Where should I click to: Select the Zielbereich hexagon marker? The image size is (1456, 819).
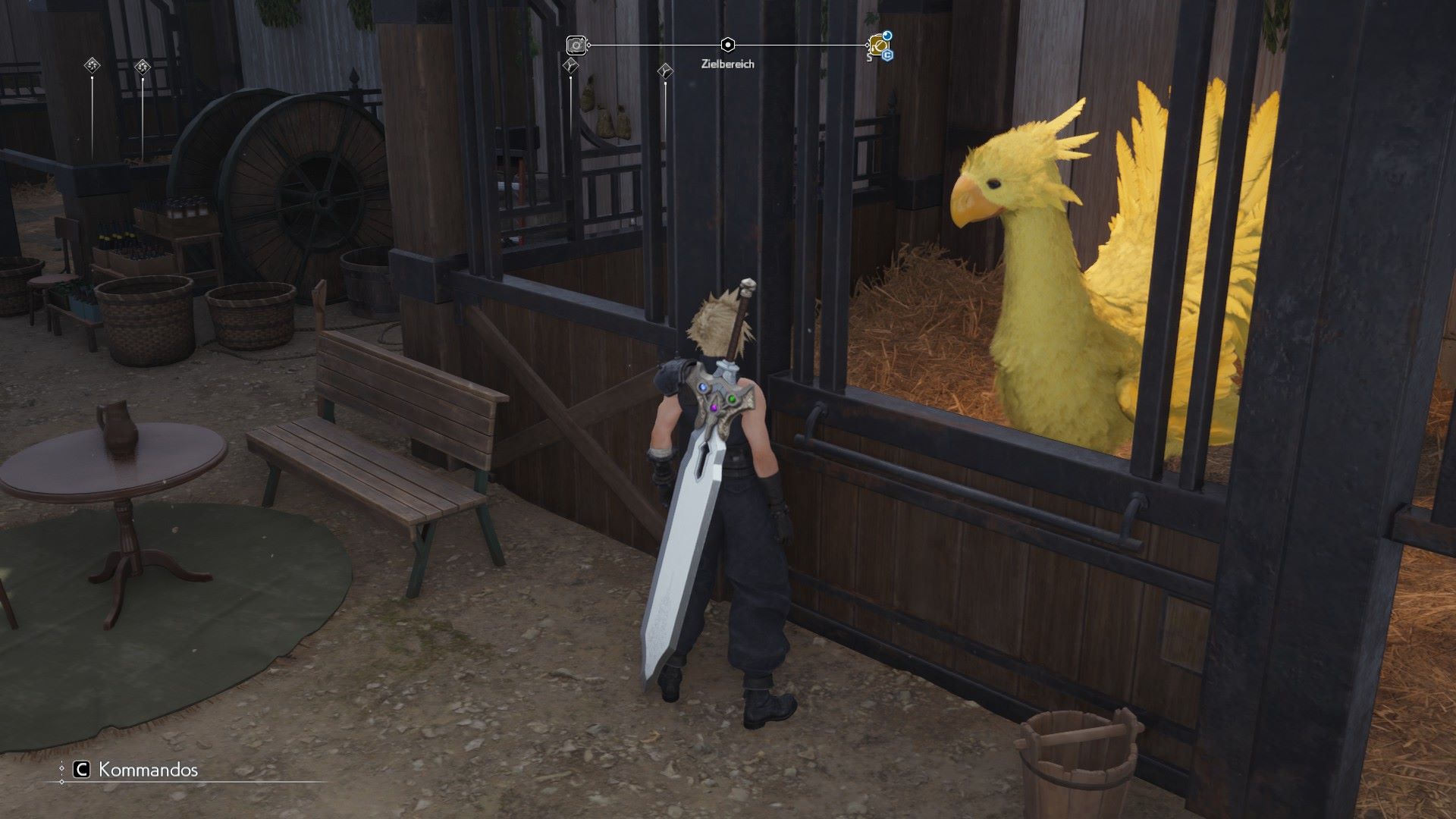[x=727, y=45]
